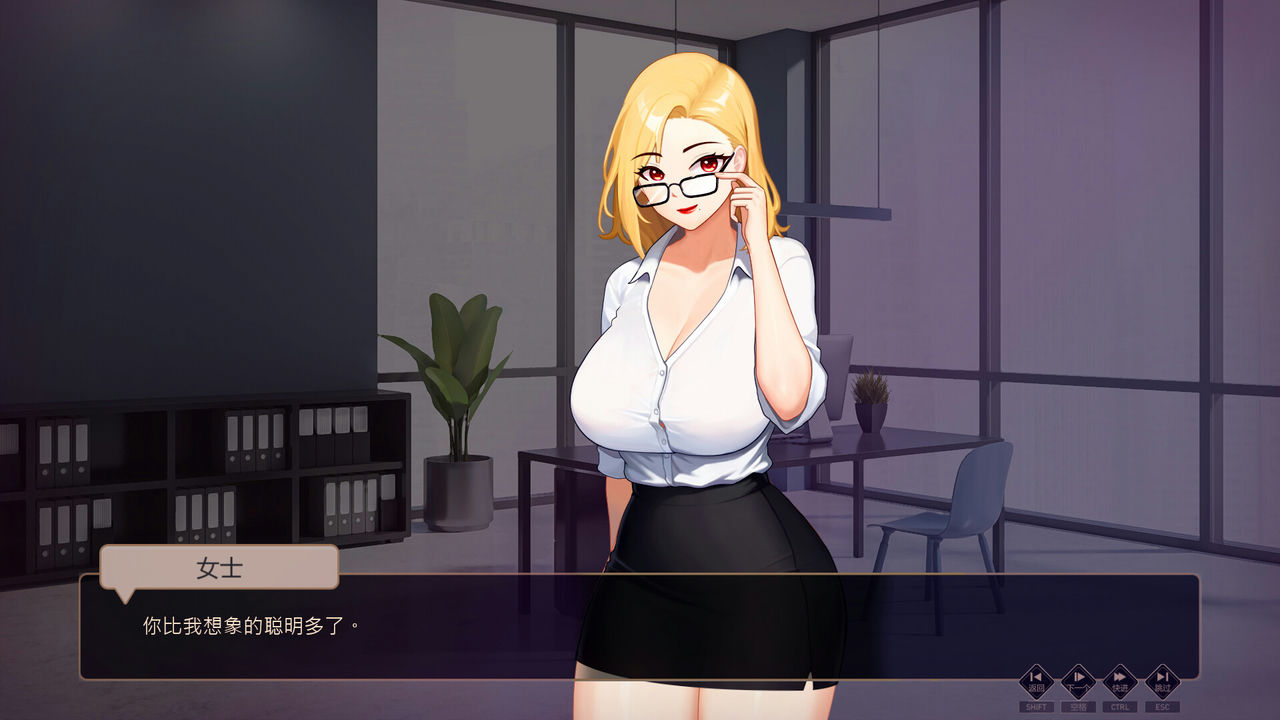Click the 空格 shortcut label
Image resolution: width=1280 pixels, height=720 pixels.
coord(1079,705)
